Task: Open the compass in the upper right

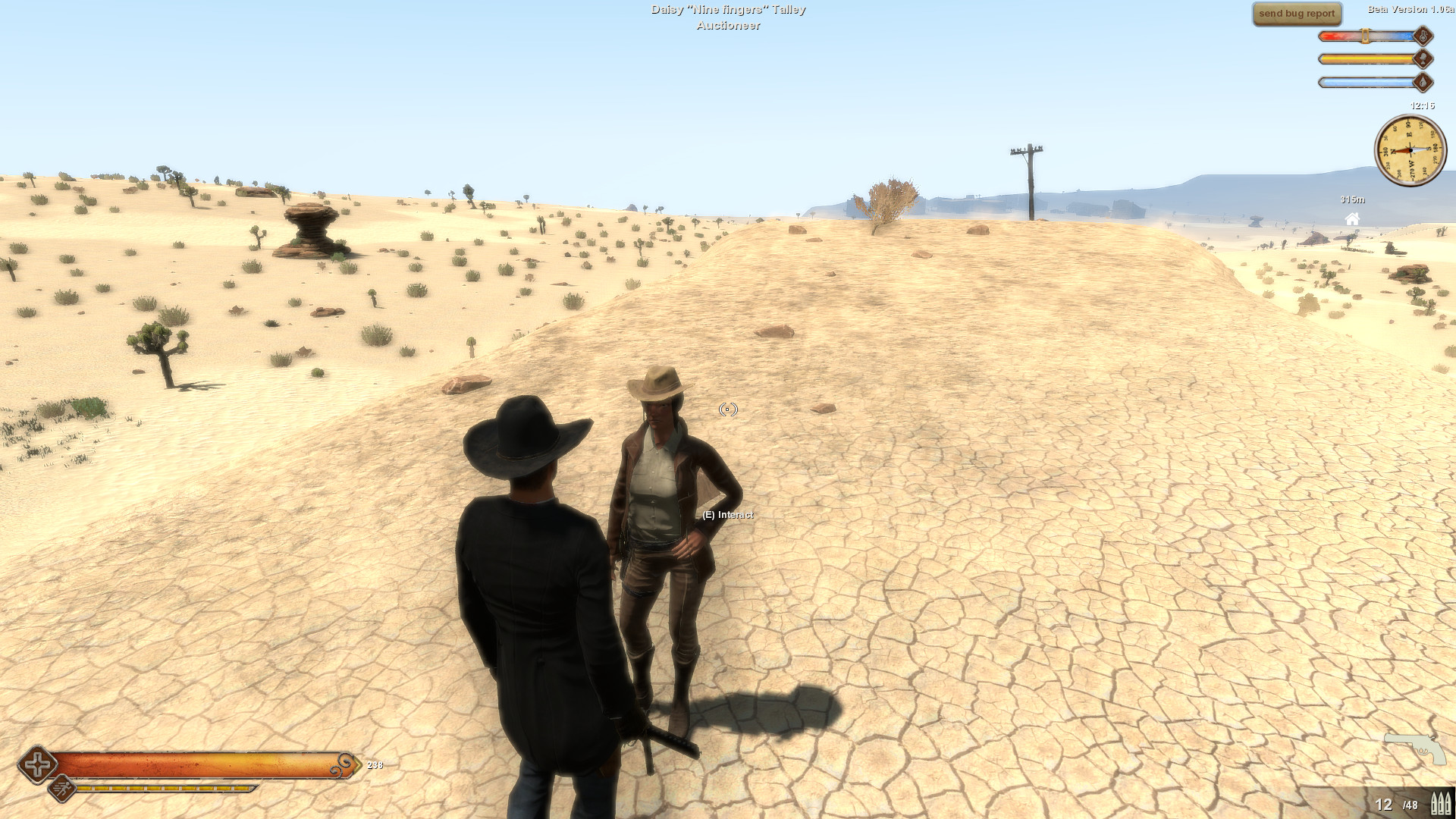Action: click(x=1412, y=150)
